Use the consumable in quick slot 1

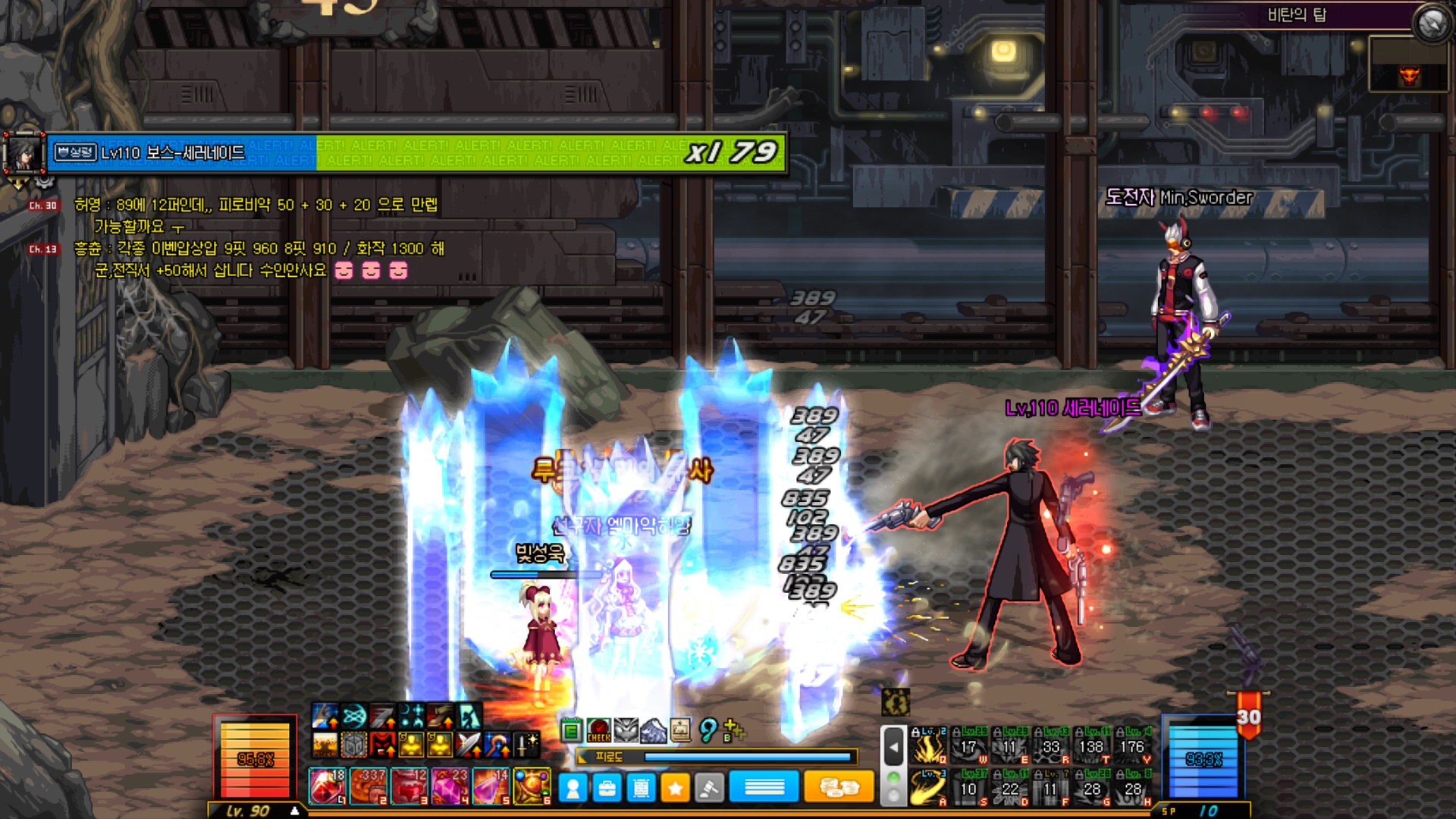[327, 786]
